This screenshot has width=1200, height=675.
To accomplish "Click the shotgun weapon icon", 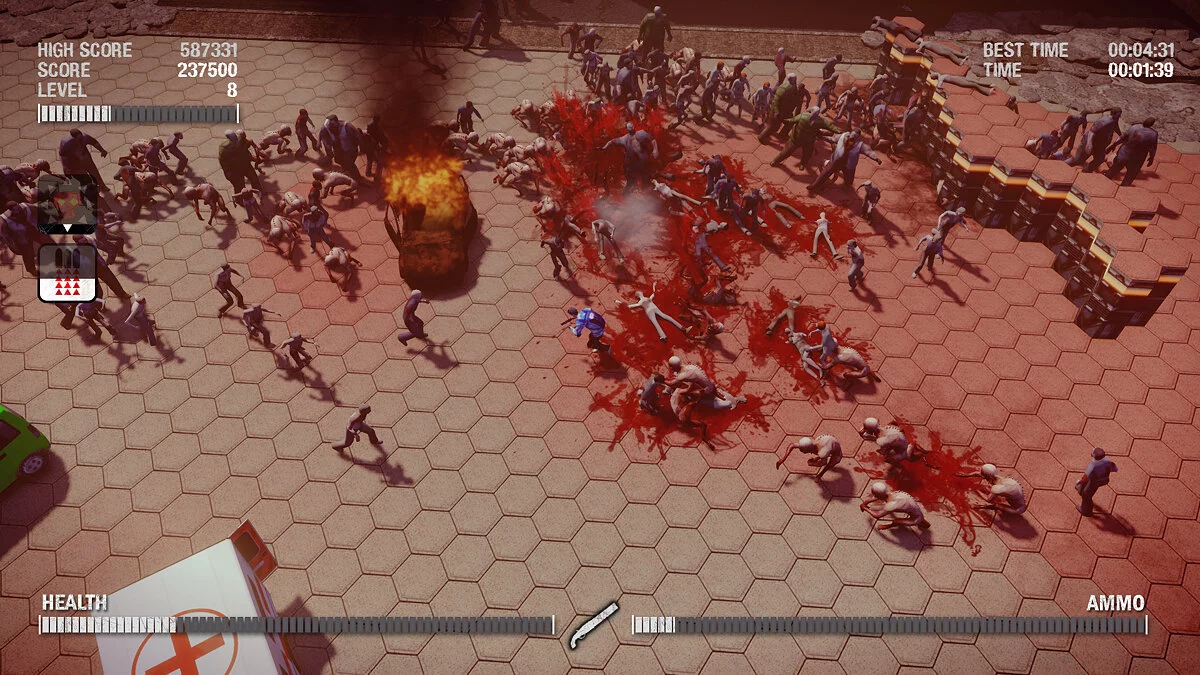I will point(593,626).
